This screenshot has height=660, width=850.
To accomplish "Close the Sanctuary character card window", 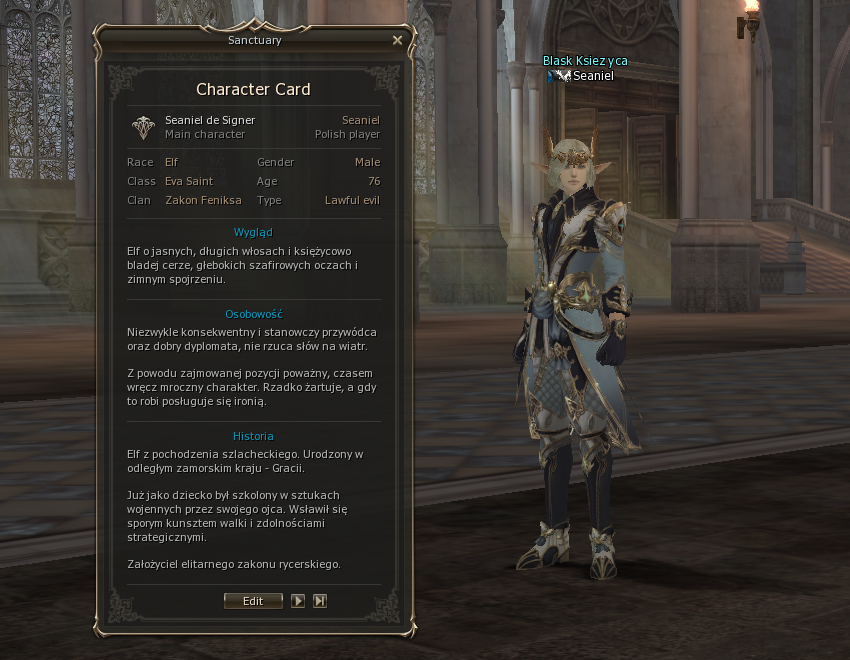I will pos(397,41).
